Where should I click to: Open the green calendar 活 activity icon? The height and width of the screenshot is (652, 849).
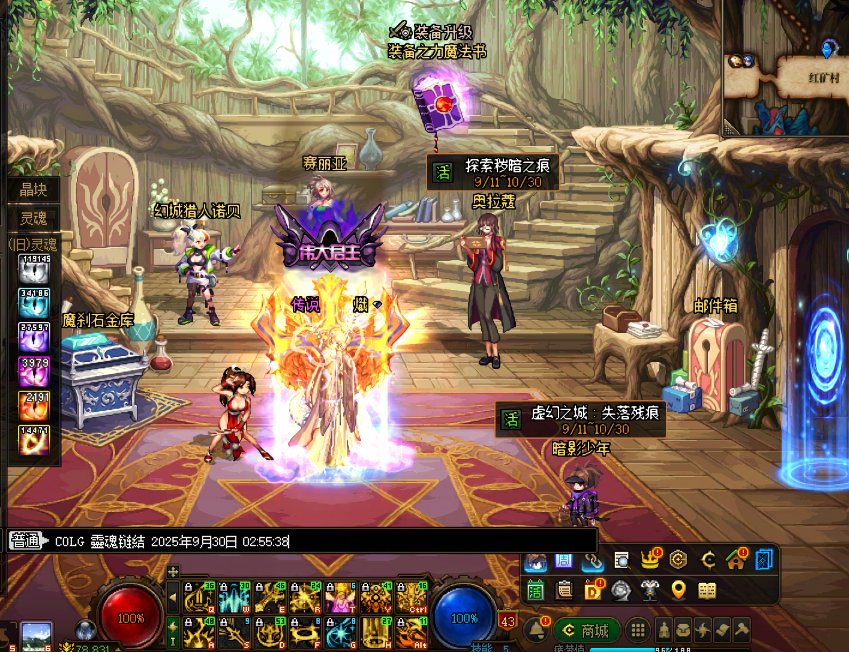(535, 590)
